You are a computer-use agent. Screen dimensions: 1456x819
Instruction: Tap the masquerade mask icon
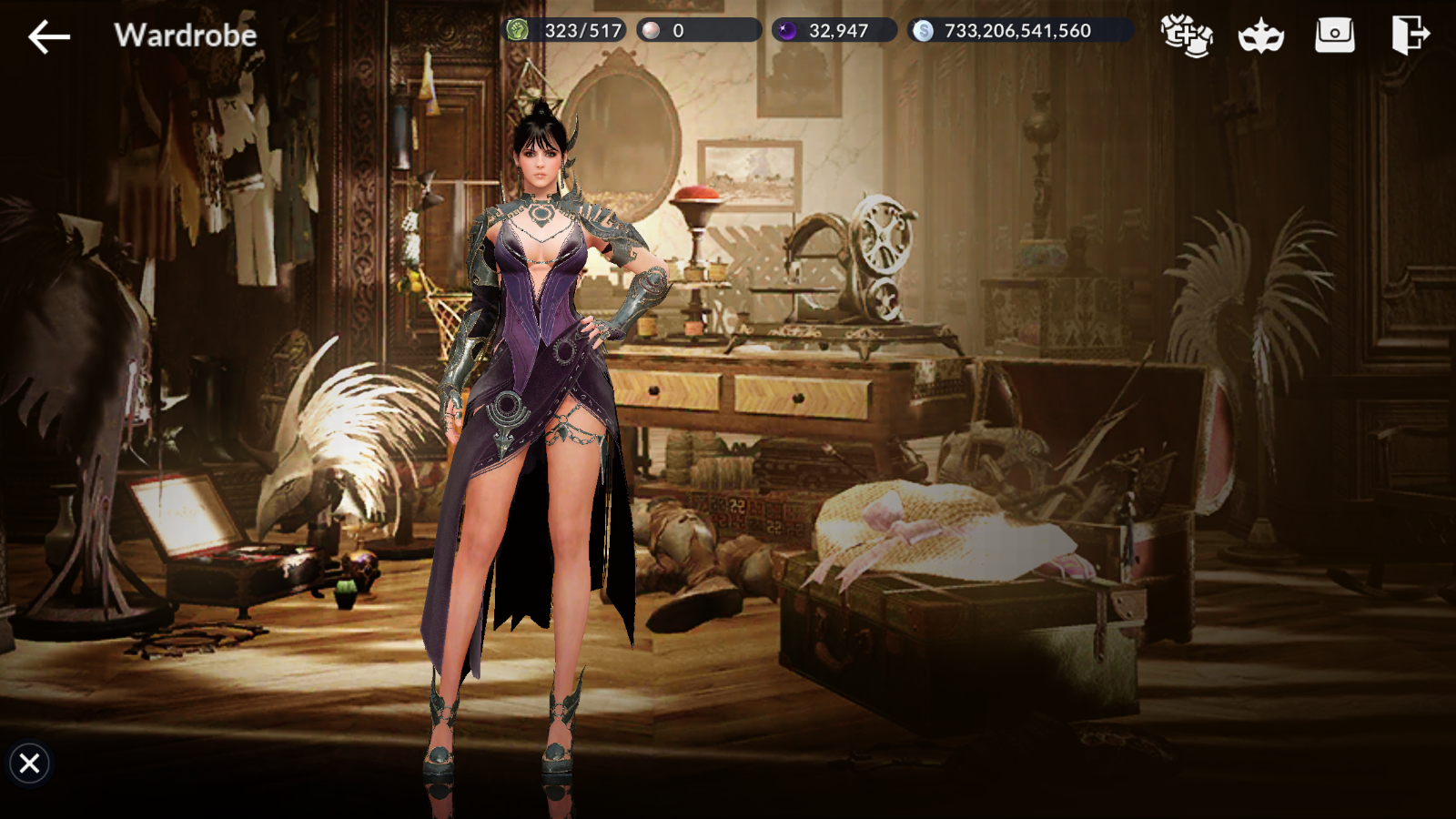(x=1260, y=36)
